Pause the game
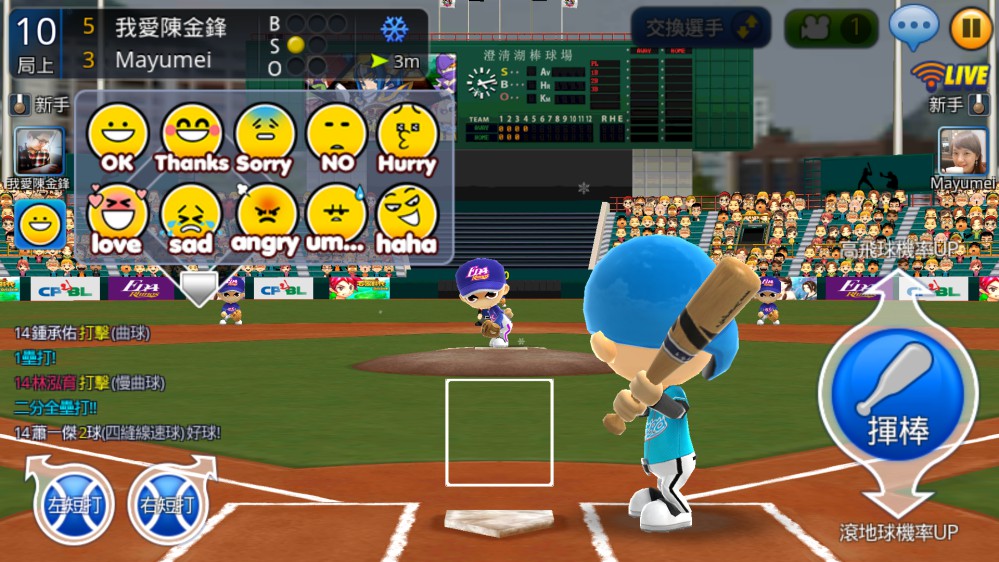This screenshot has height=562, width=999. 970,28
